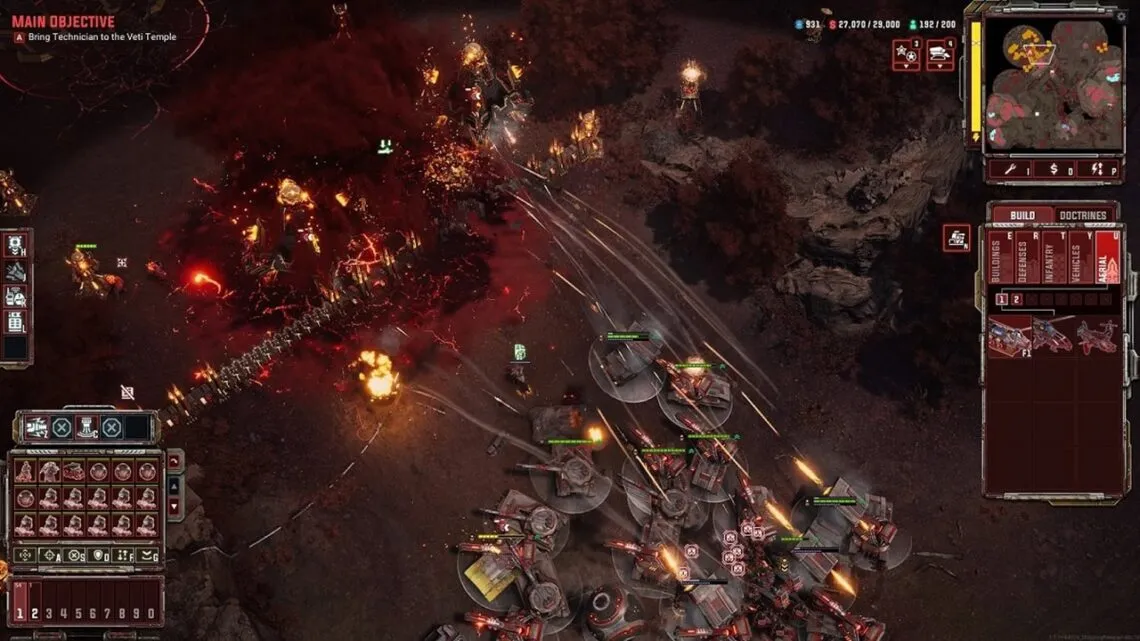The width and height of the screenshot is (1140, 641).
Task: Select the Aerial build category
Action: coord(1106,258)
